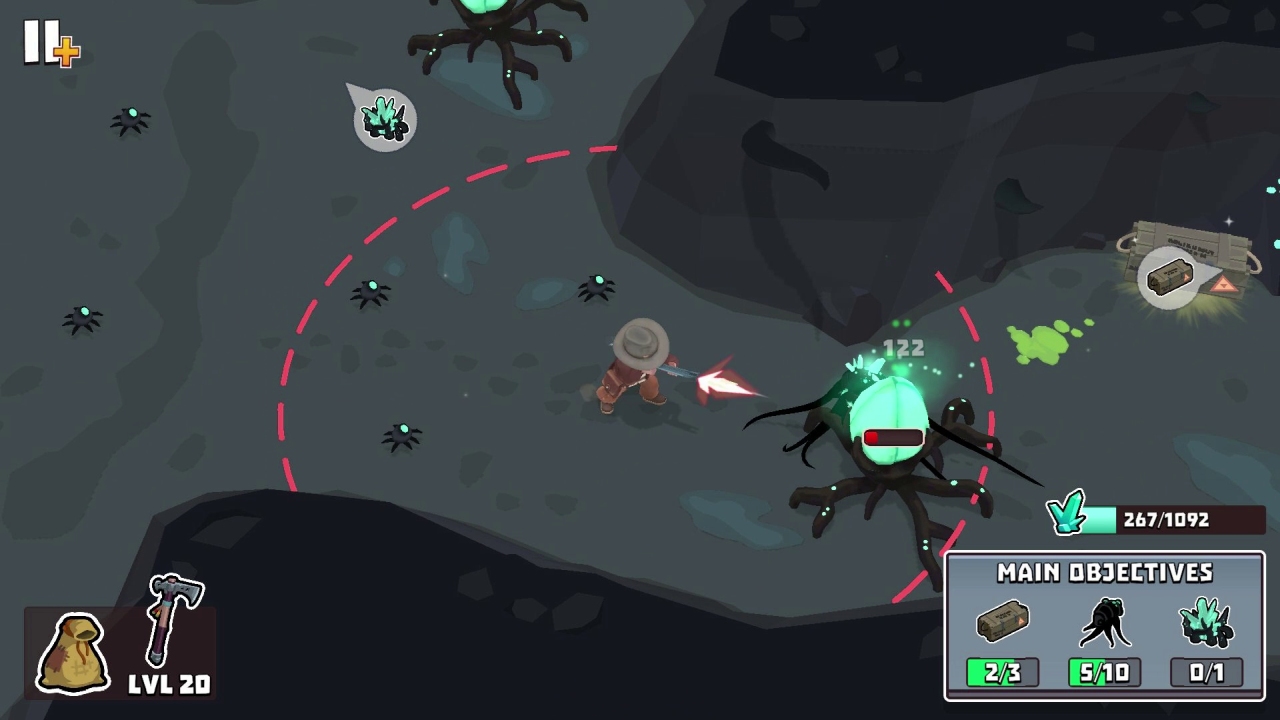Viewport: 1280px width, 720px height.
Task: Click the boss health bar
Action: (x=893, y=436)
